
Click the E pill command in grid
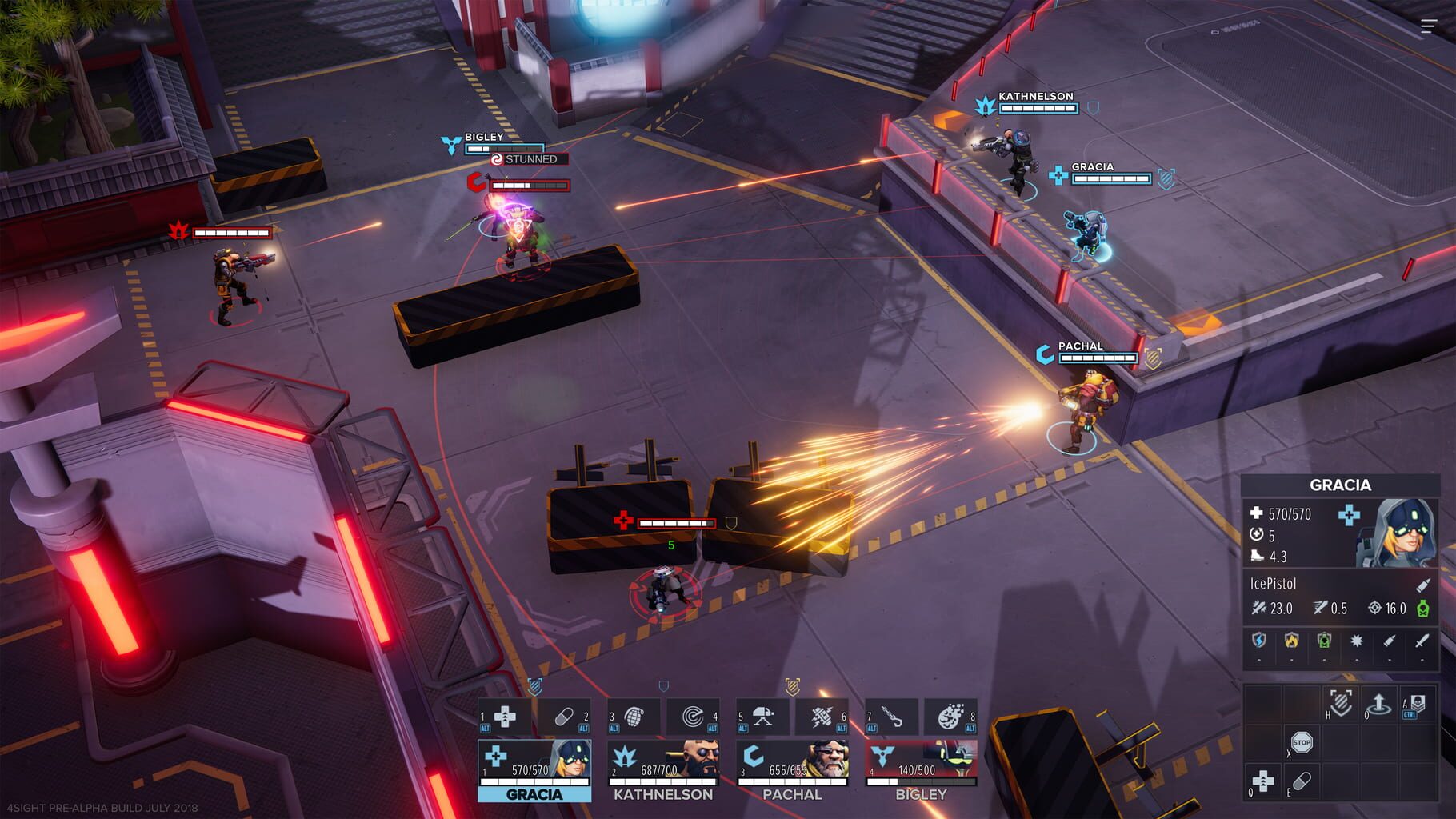point(1302,781)
